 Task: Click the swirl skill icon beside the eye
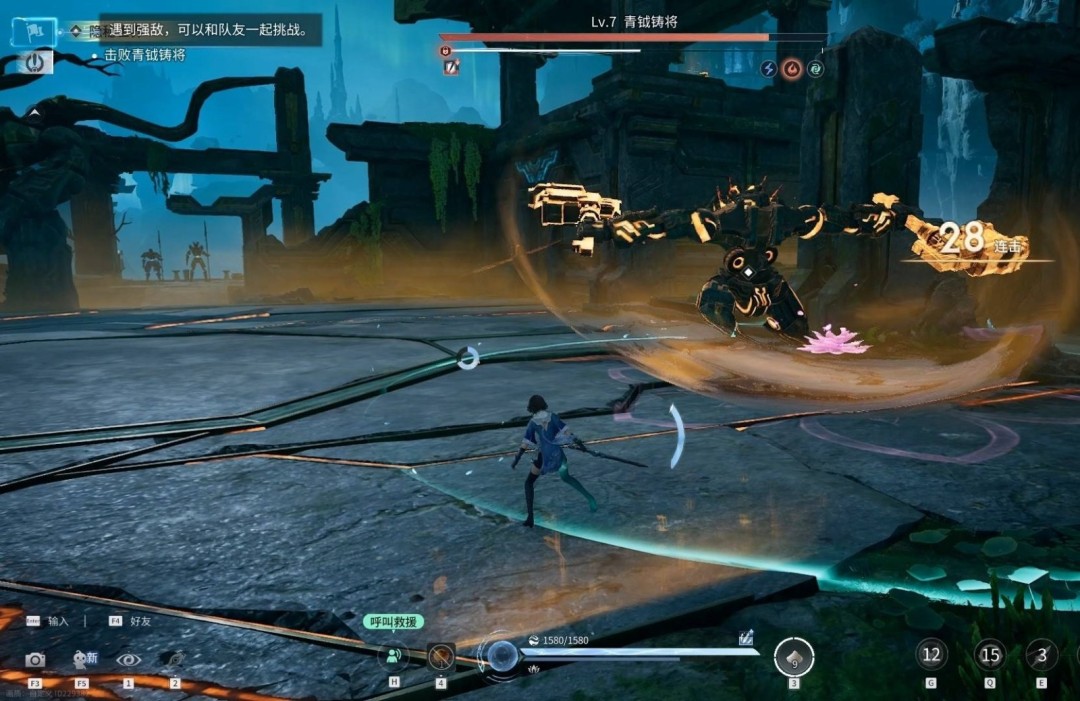coord(175,659)
